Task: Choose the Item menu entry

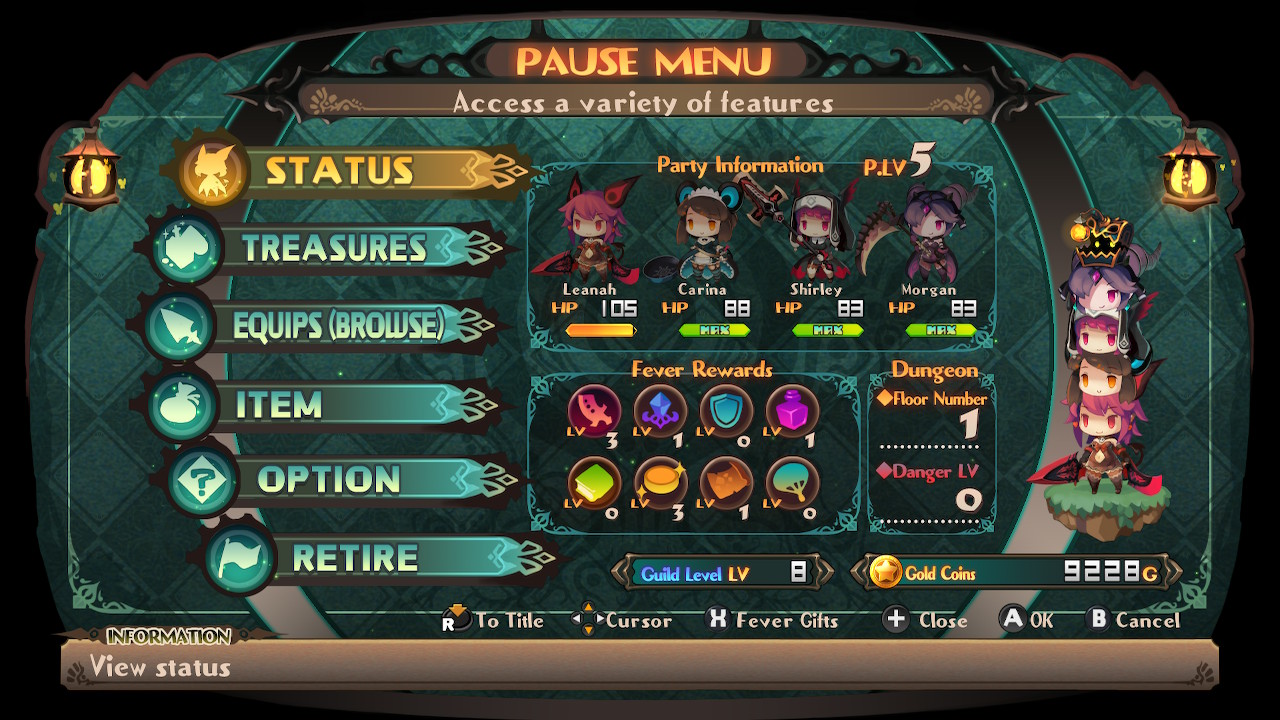Action: coord(280,405)
